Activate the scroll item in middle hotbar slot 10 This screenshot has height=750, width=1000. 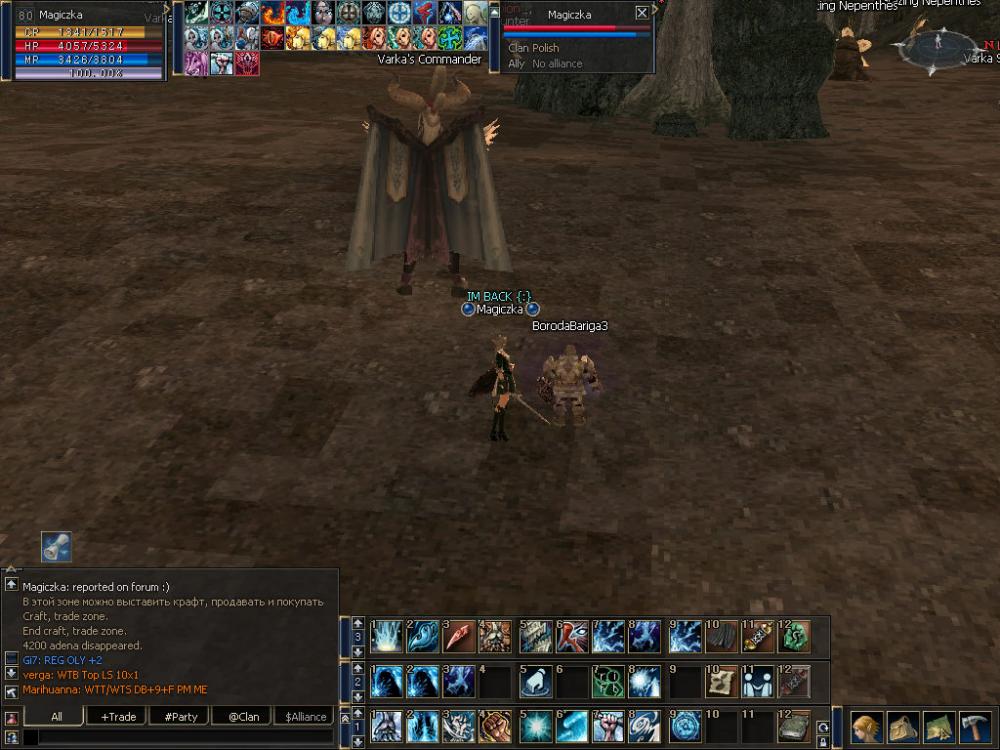click(x=720, y=681)
